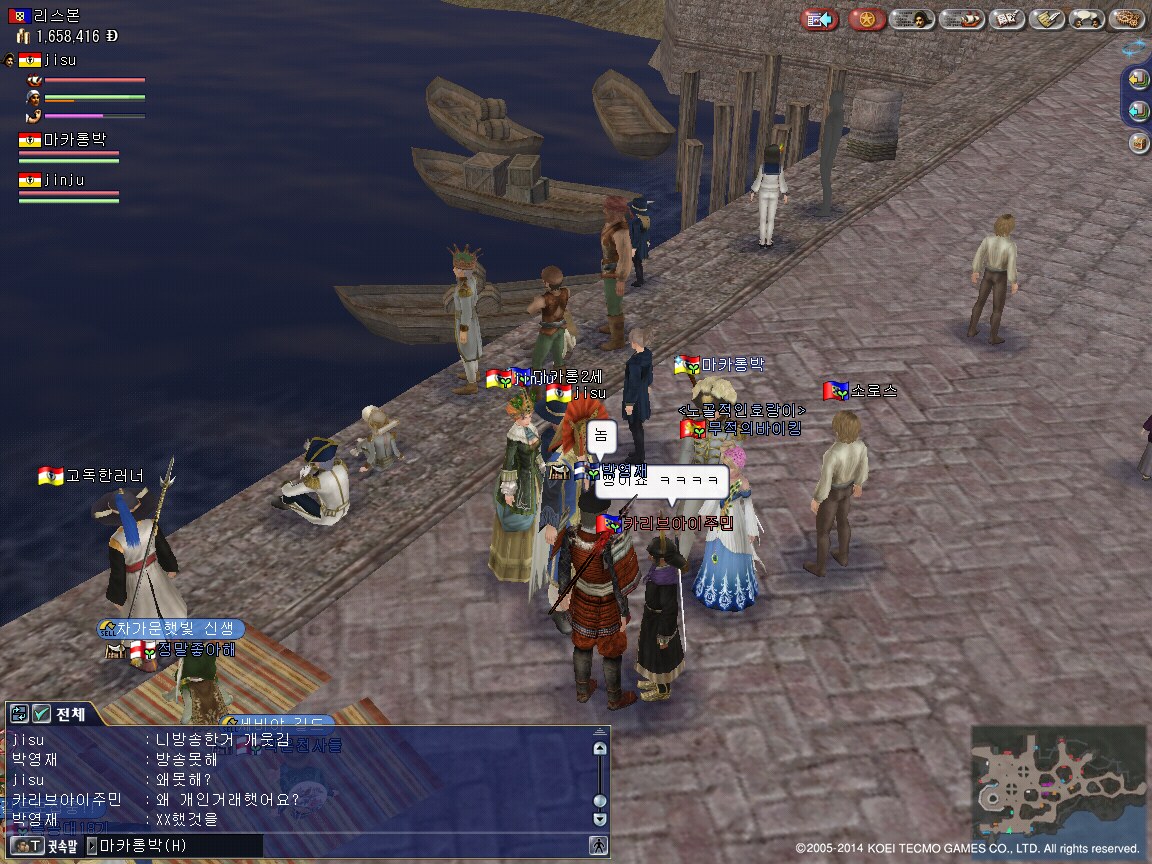Image resolution: width=1152 pixels, height=864 pixels.
Task: Click the chat scrollbar down arrow
Action: click(599, 819)
